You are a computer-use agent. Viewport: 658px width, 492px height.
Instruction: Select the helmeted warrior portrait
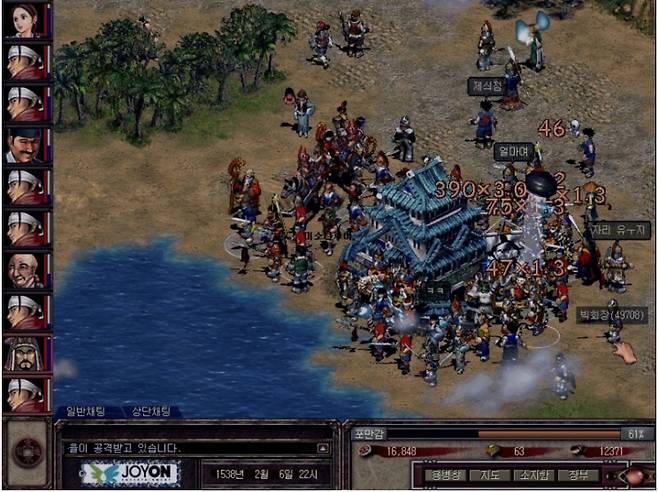tap(25, 353)
